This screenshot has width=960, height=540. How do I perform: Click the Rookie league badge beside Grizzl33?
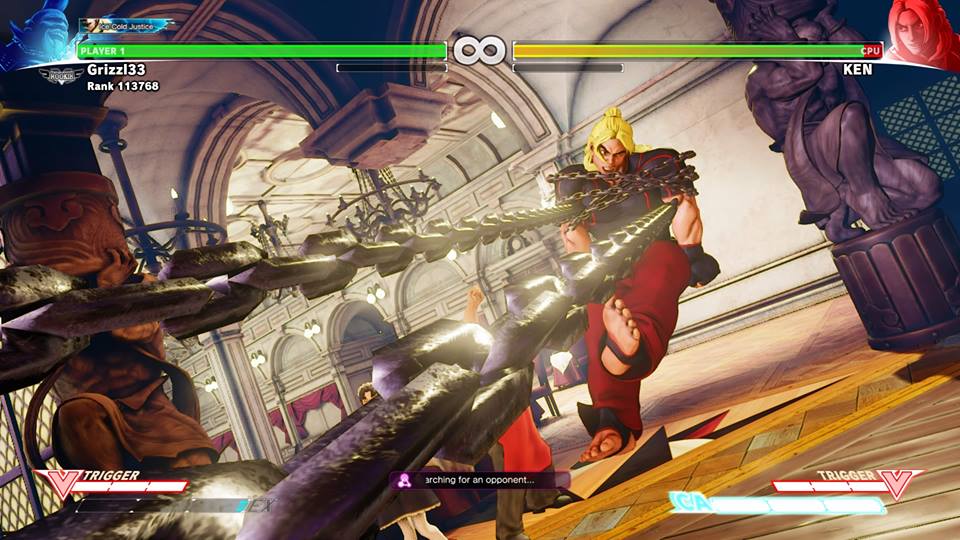pos(61,73)
